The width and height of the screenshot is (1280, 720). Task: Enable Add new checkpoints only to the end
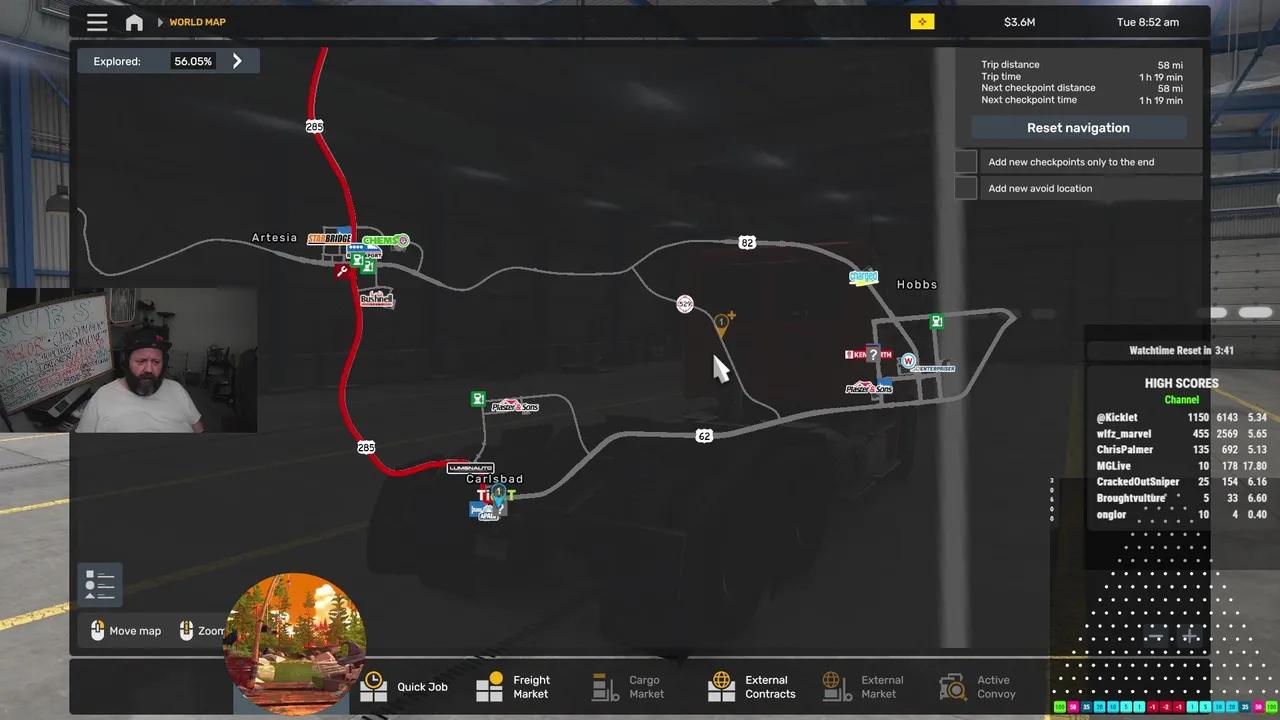click(965, 161)
